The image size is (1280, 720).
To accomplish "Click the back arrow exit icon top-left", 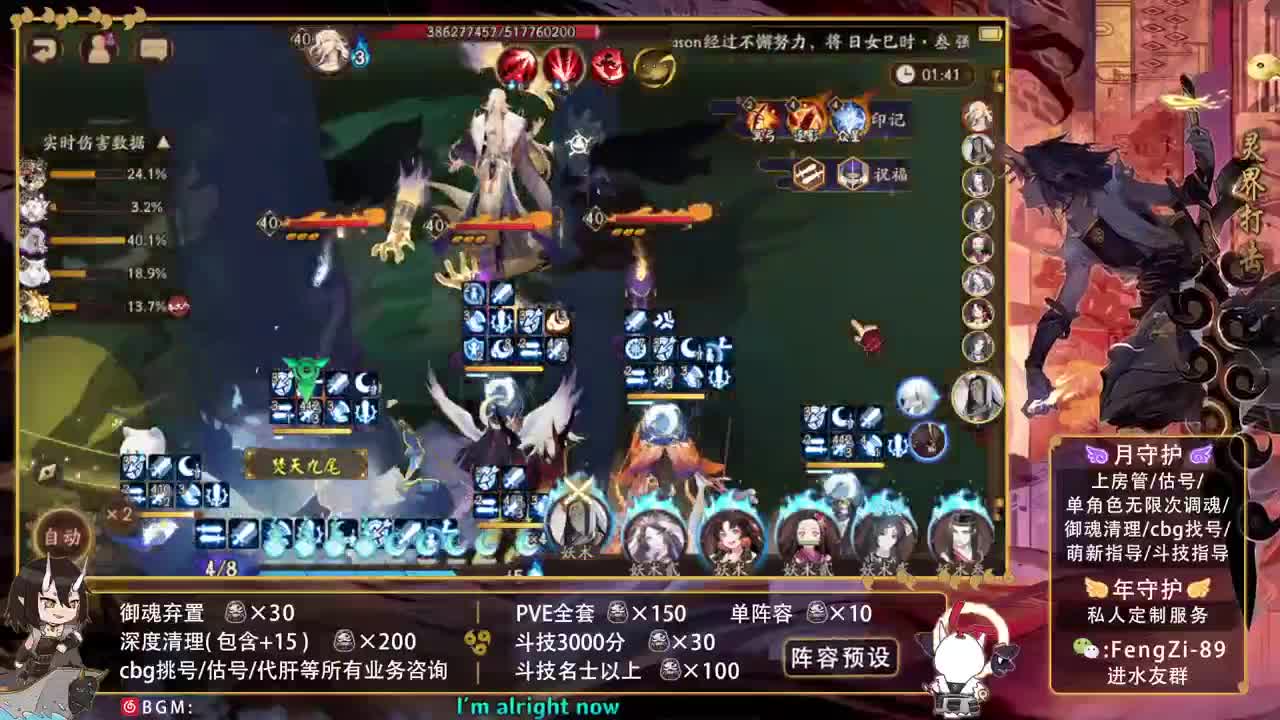I will (42, 48).
